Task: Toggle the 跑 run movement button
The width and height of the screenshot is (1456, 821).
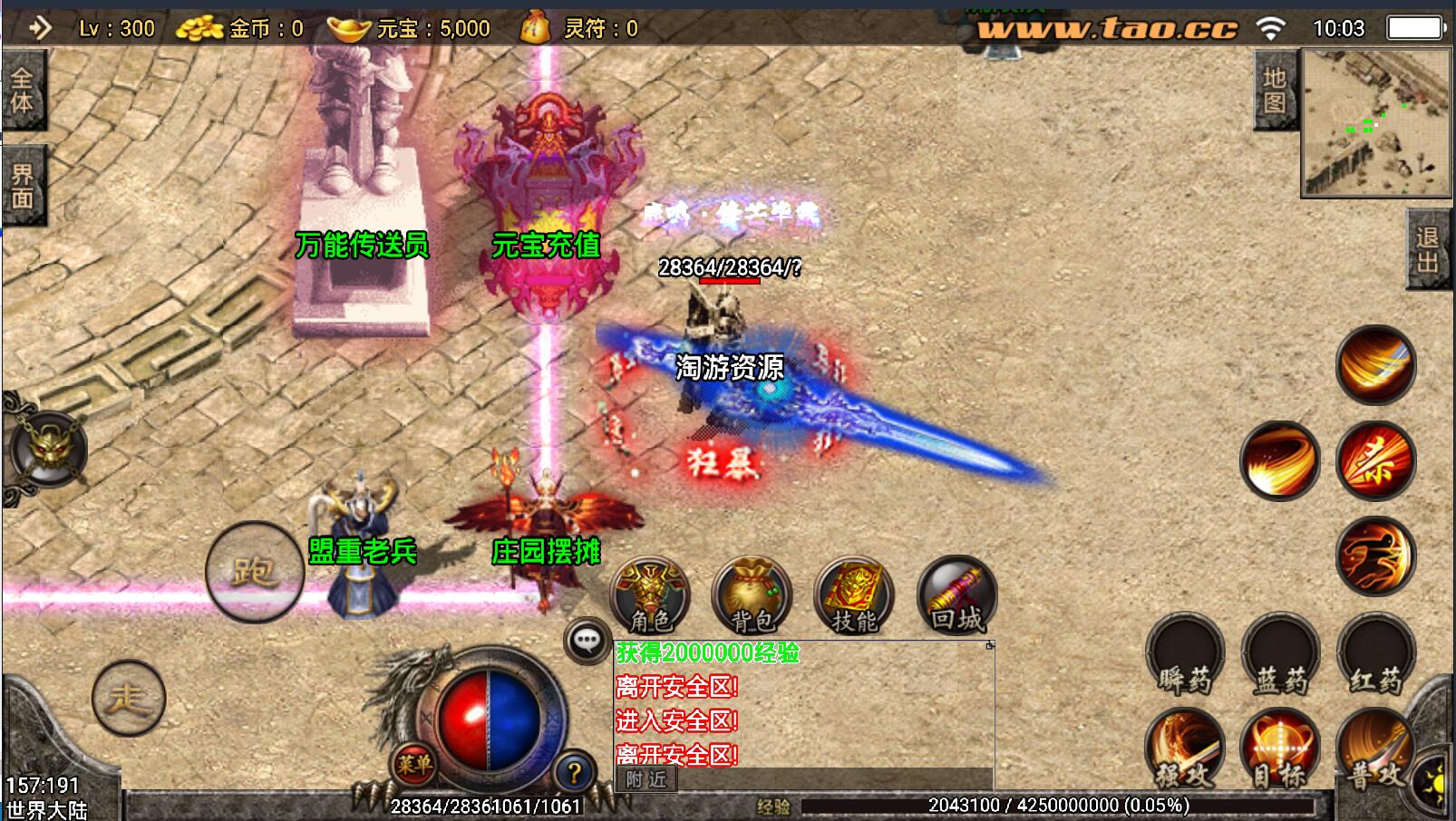Action: 254,571
